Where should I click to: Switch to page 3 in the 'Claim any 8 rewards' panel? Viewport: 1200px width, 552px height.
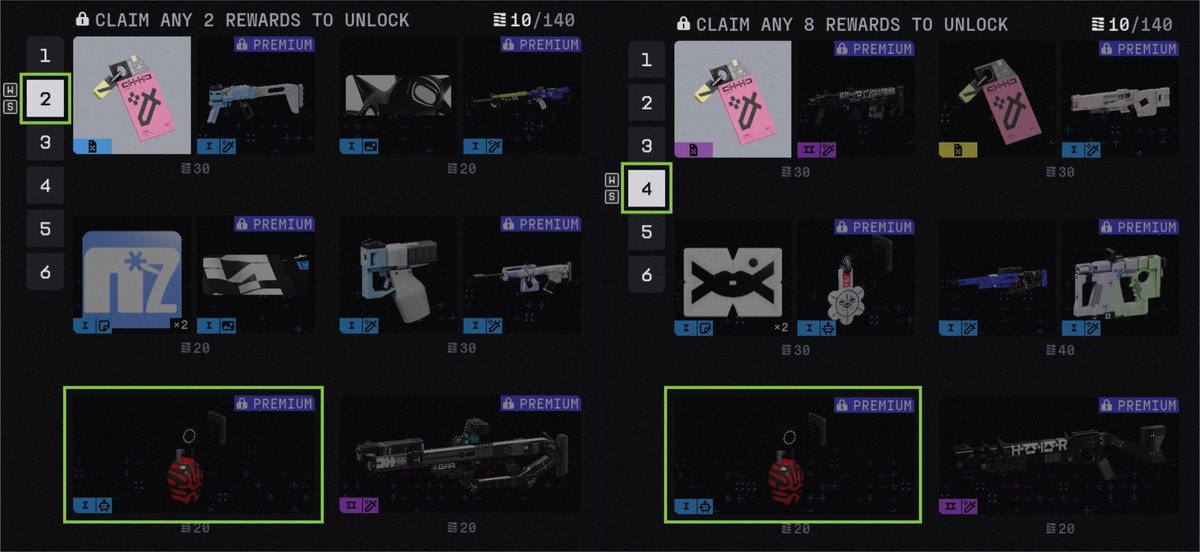click(646, 146)
